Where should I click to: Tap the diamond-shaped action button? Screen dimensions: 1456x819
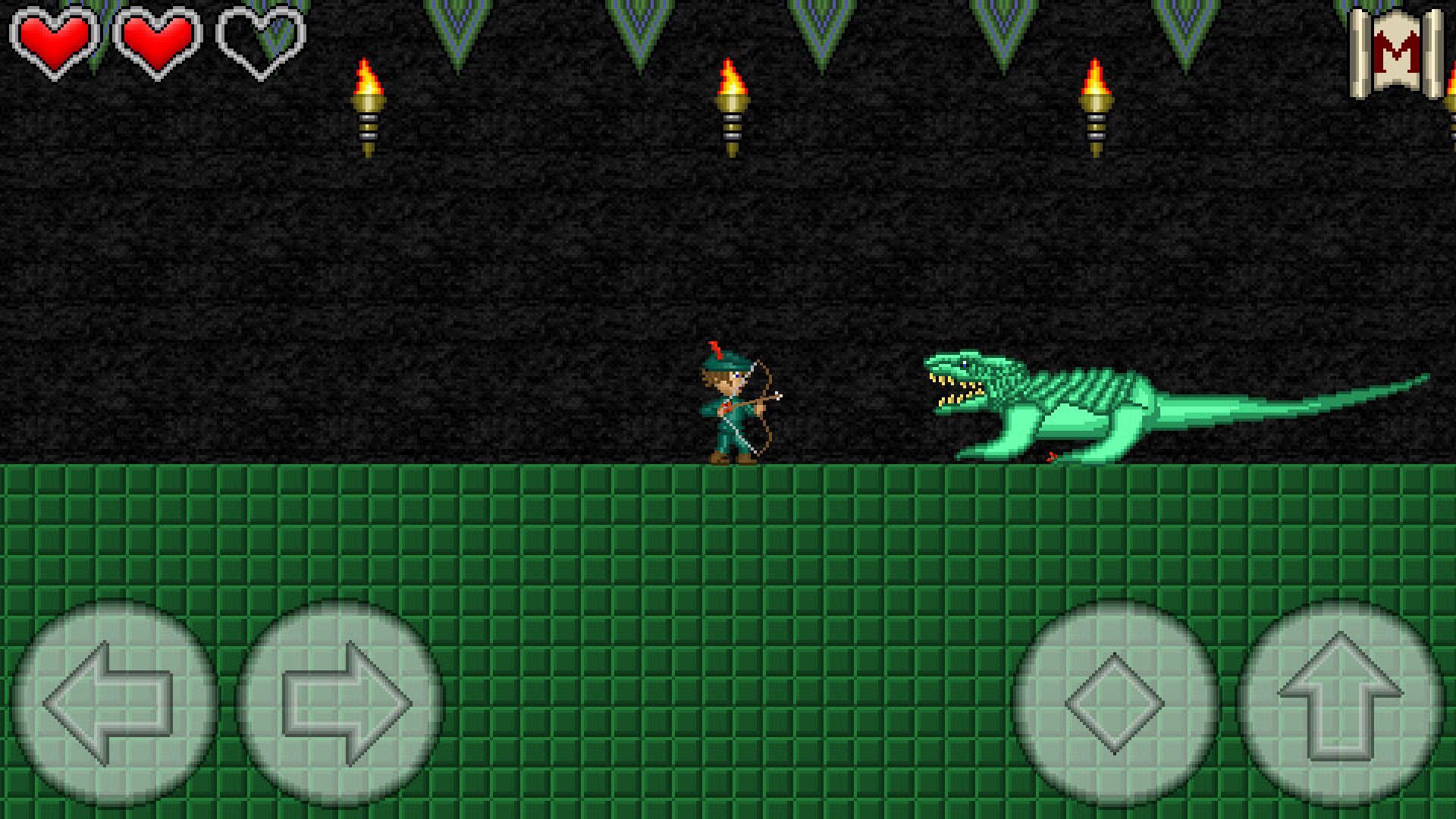(x=1115, y=705)
